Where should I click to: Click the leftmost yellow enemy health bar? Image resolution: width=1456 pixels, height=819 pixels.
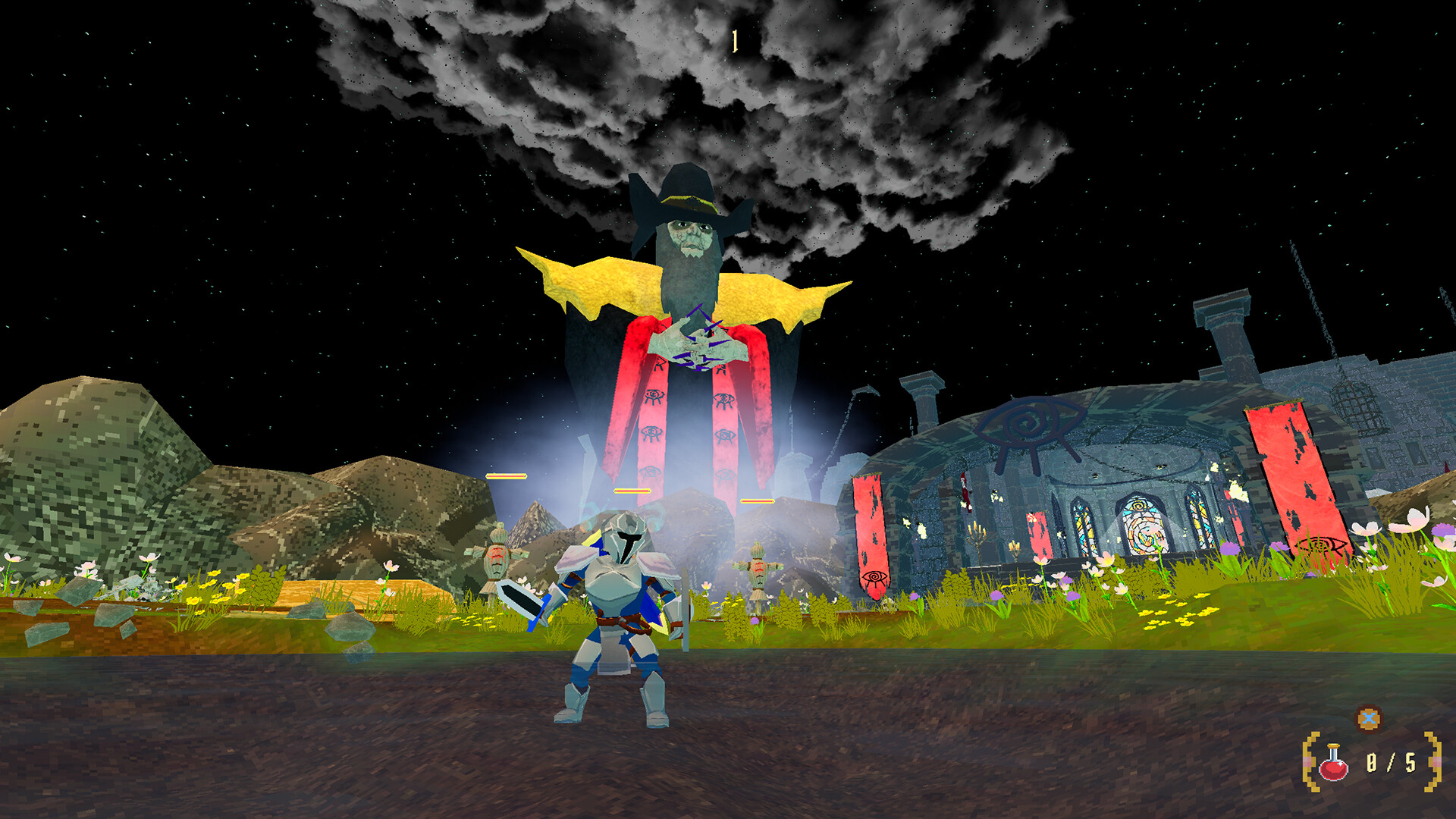(x=507, y=475)
